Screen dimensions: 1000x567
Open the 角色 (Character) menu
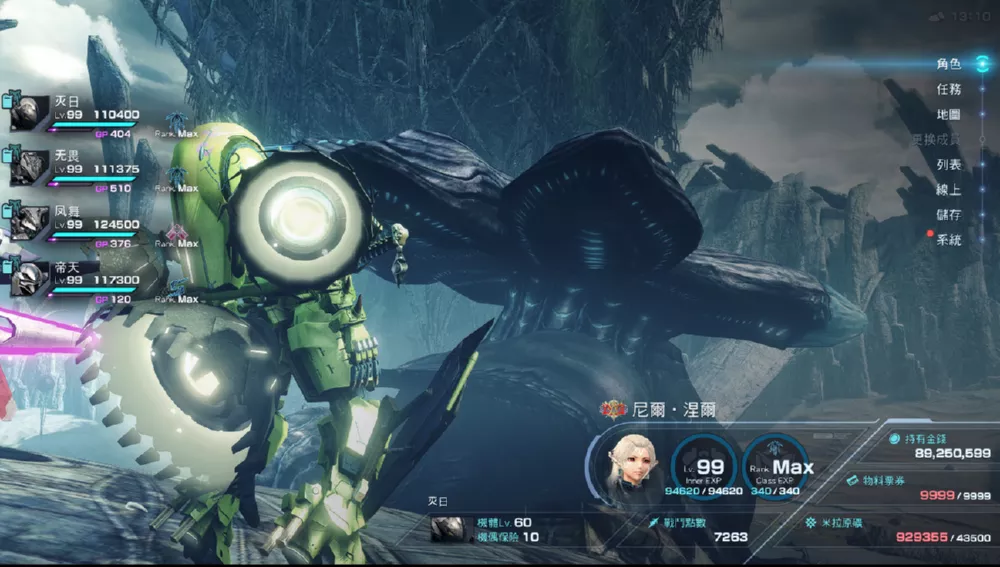(949, 64)
